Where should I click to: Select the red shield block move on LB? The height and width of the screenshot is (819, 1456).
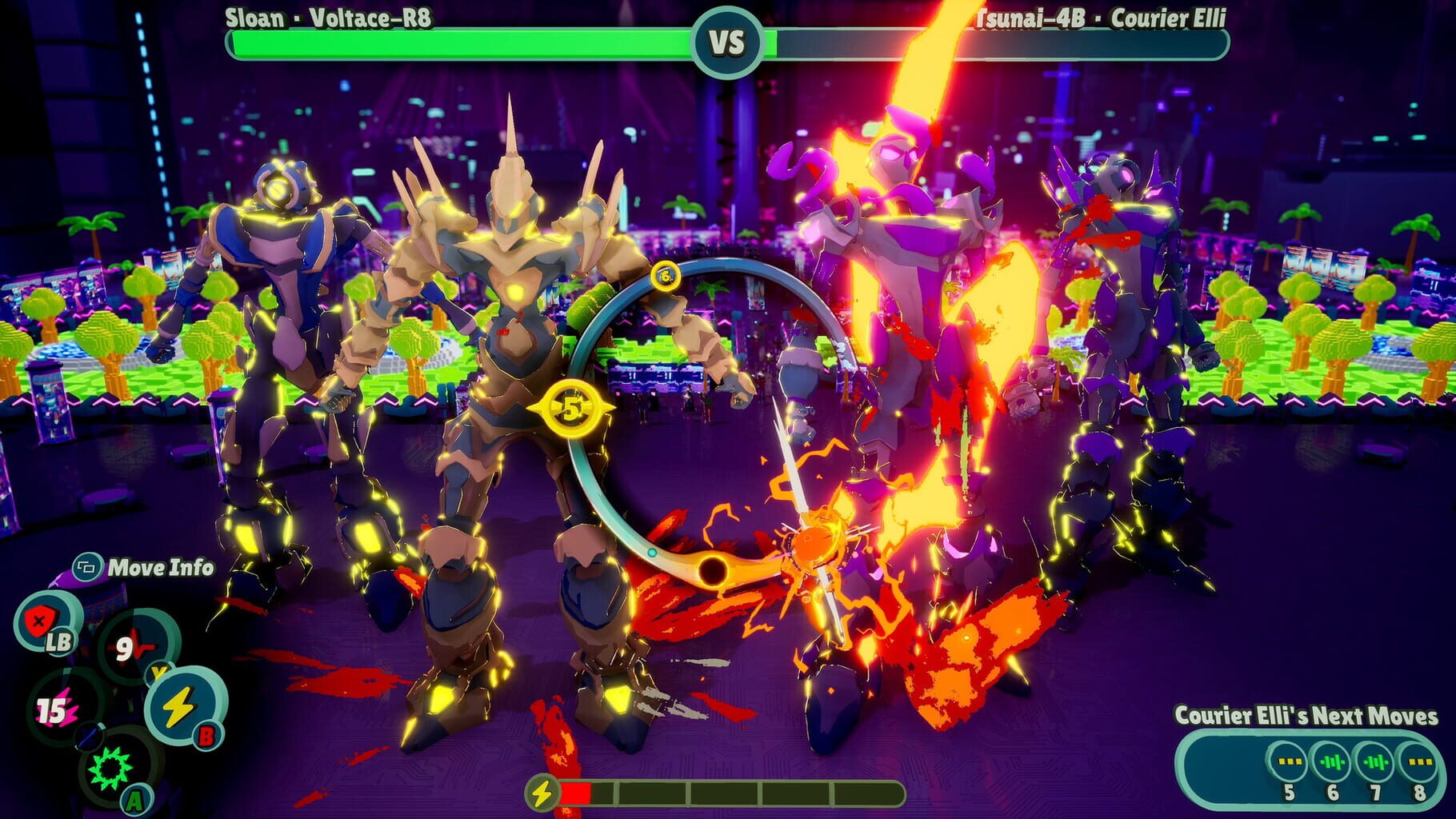[x=40, y=621]
